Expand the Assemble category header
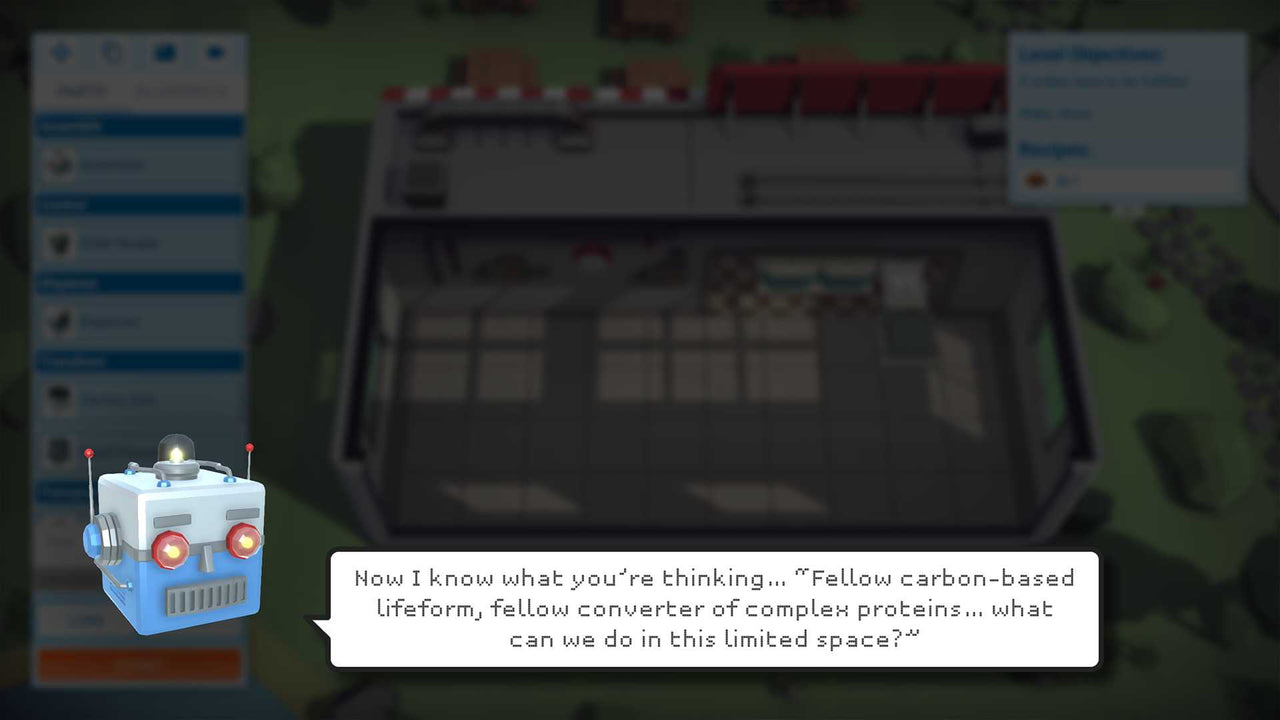This screenshot has width=1280, height=720. point(139,125)
